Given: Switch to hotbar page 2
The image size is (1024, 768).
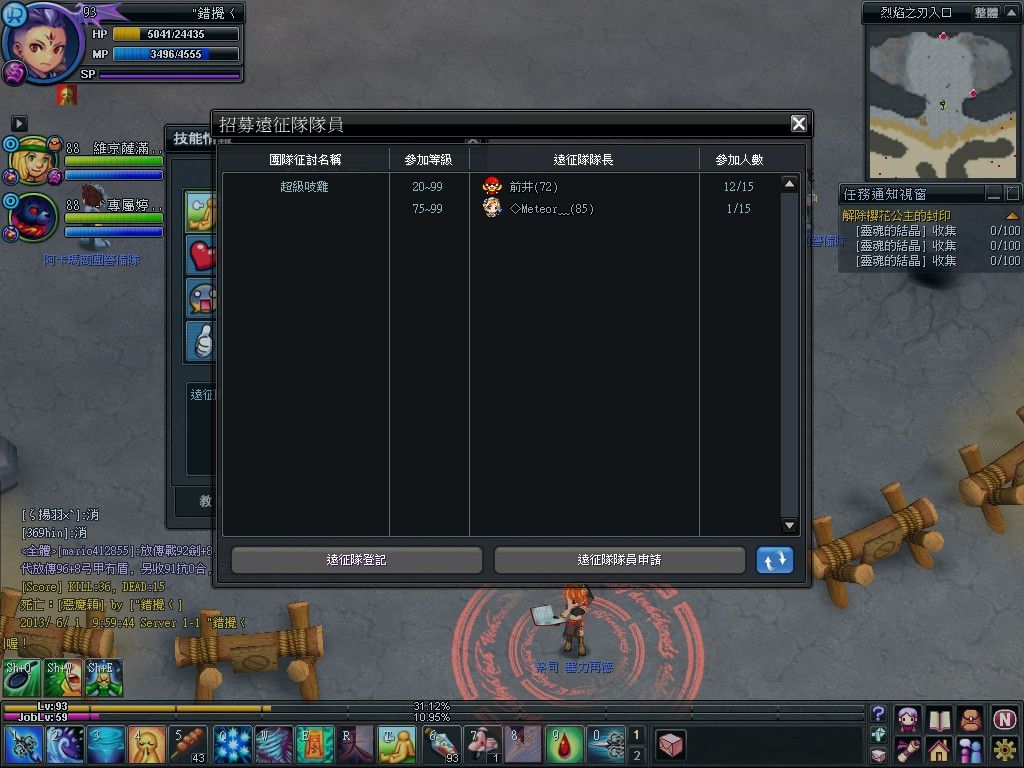Looking at the screenshot, I should (637, 755).
